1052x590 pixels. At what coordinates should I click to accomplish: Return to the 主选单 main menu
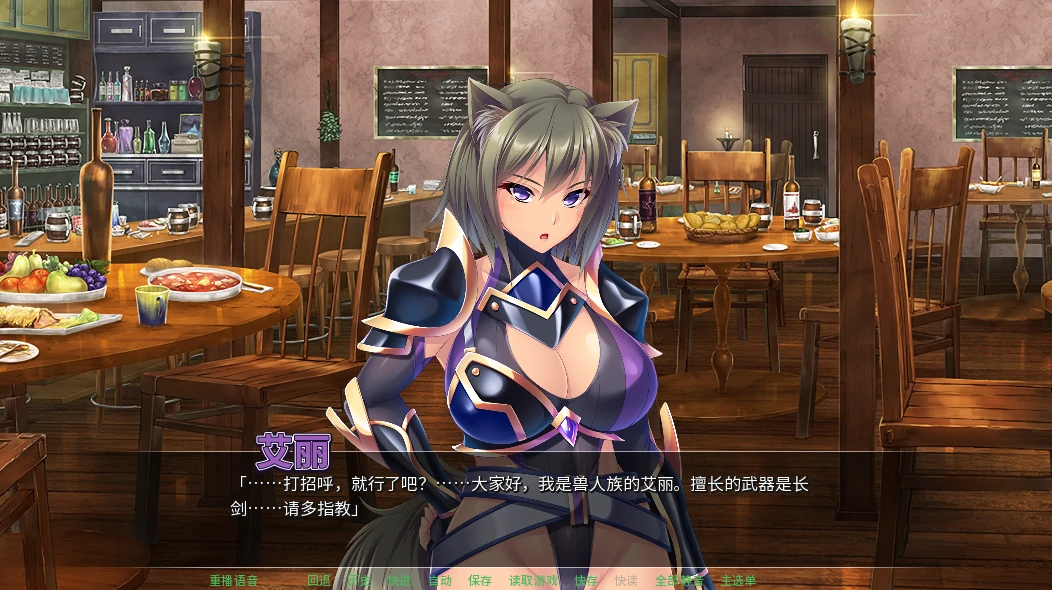[738, 580]
